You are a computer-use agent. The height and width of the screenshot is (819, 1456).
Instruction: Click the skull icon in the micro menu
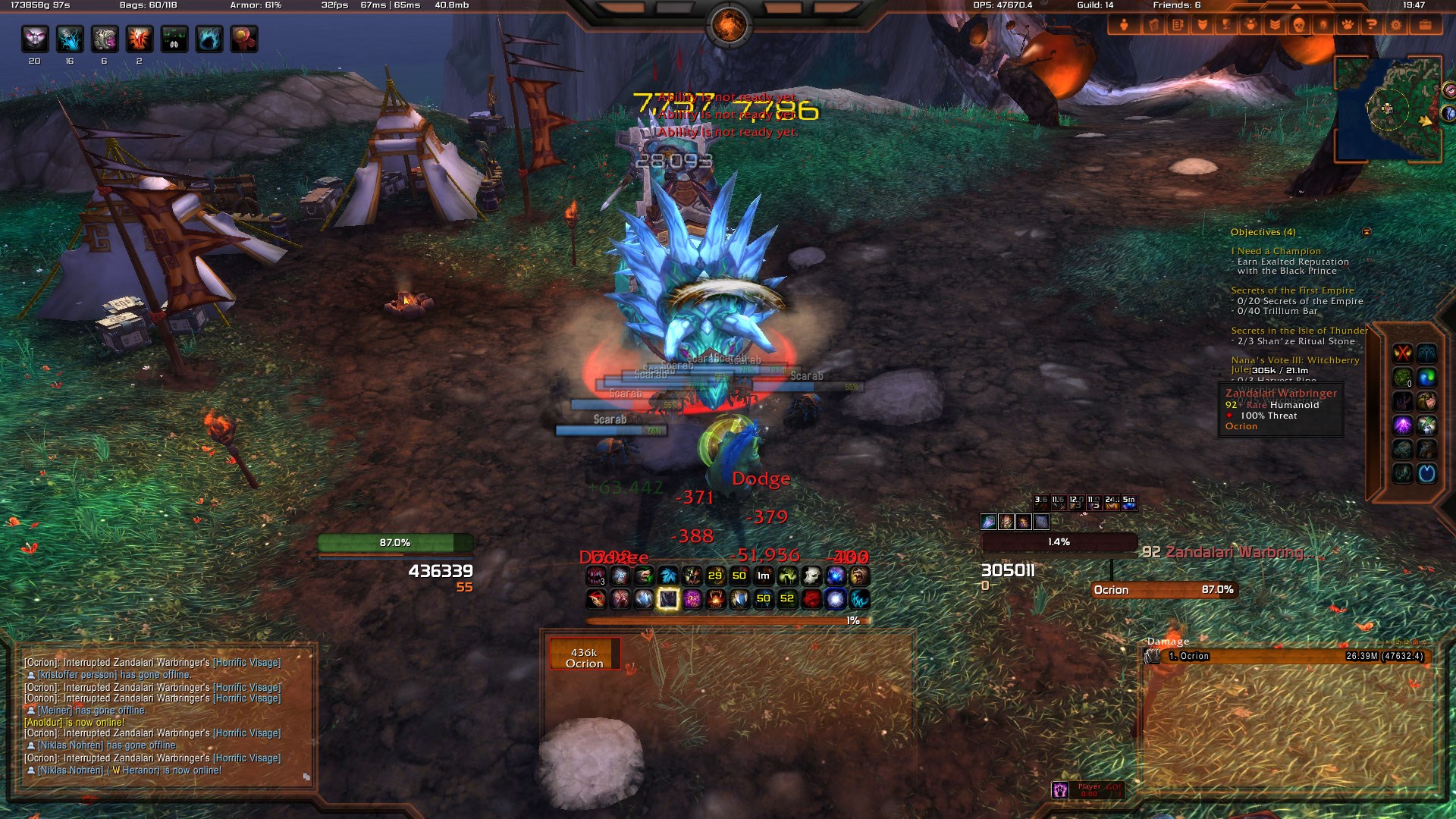(1298, 25)
